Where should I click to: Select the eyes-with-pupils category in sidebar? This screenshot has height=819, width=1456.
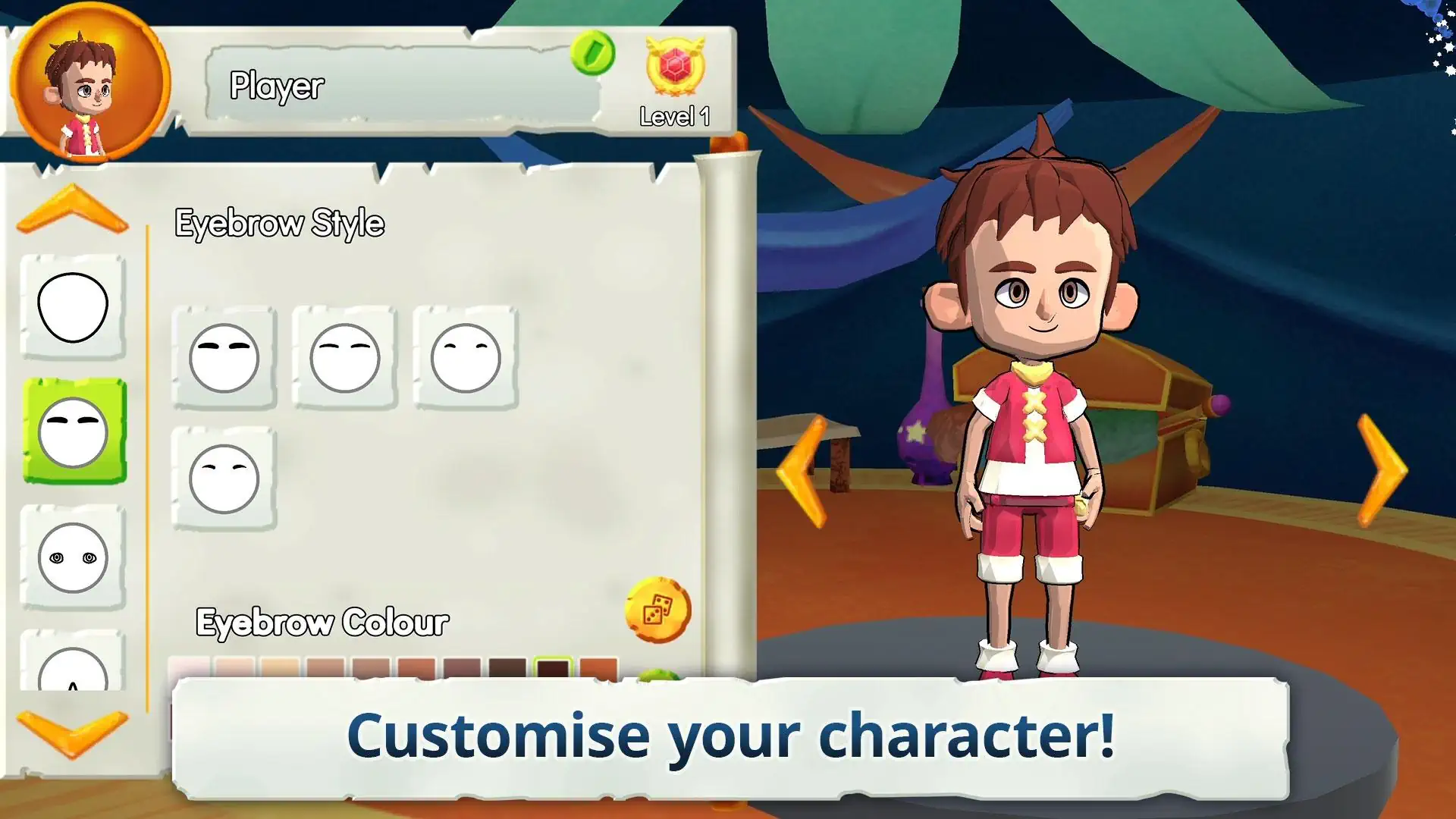tap(73, 557)
